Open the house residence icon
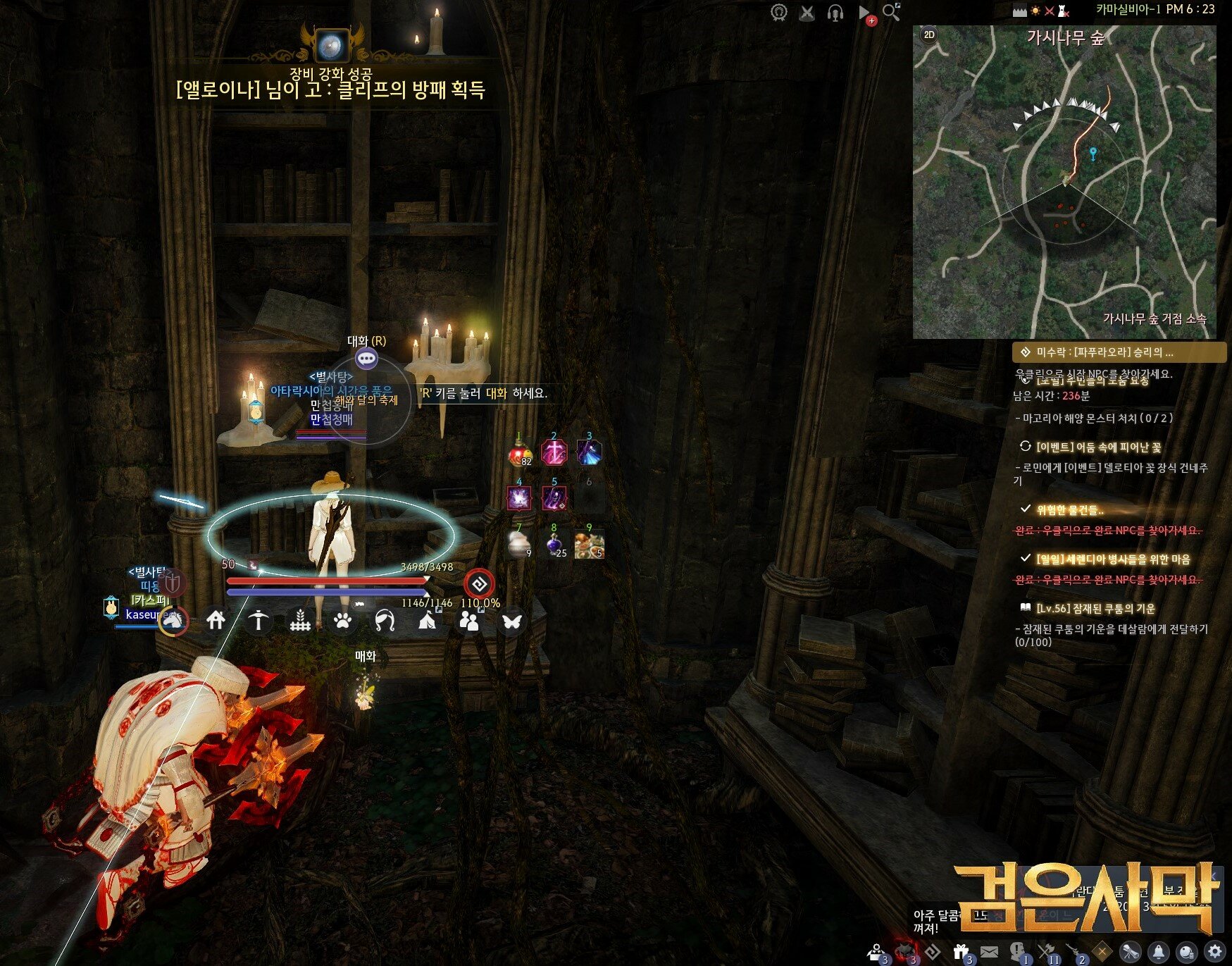Image resolution: width=1232 pixels, height=966 pixels. pyautogui.click(x=216, y=620)
